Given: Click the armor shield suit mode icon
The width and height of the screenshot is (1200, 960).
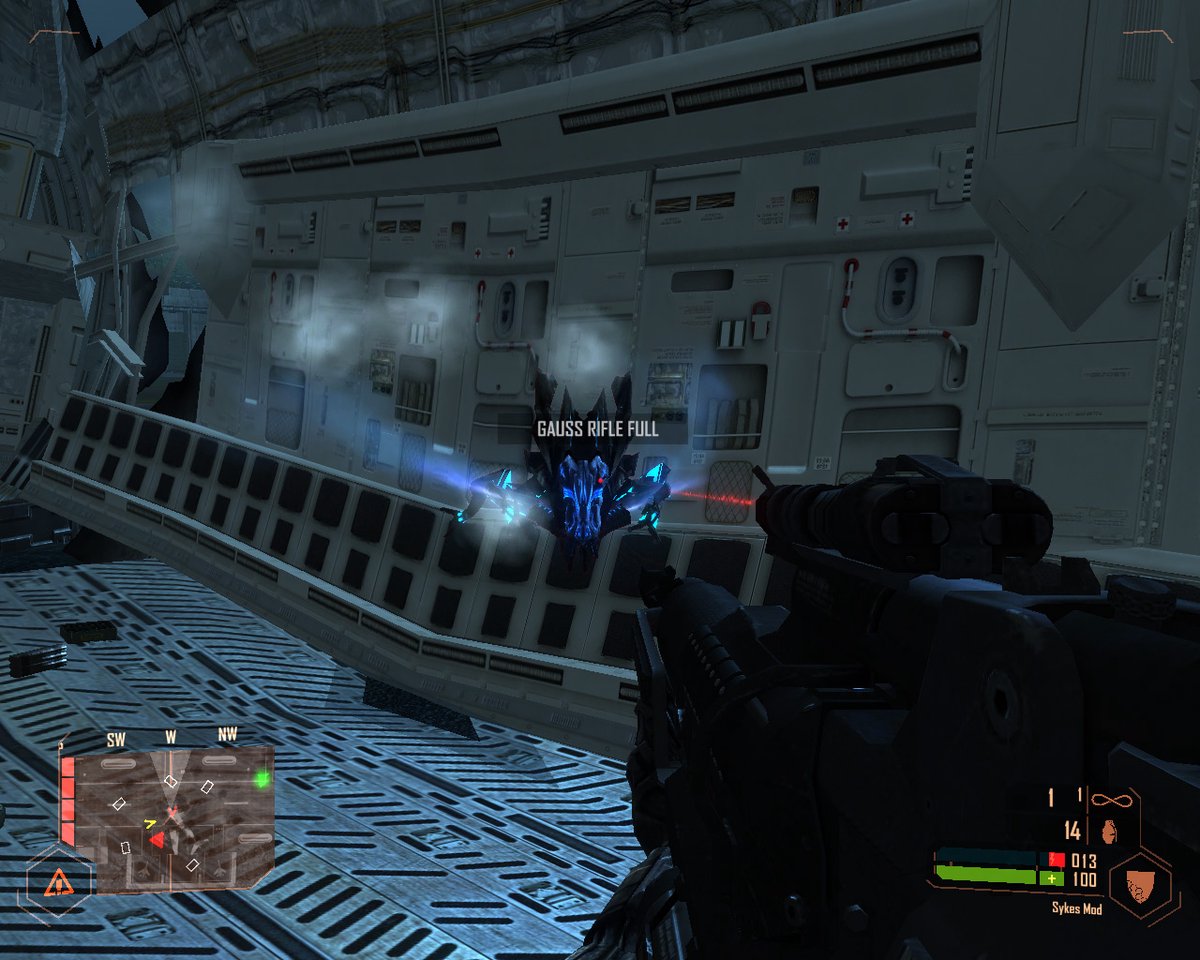Looking at the screenshot, I should point(1139,882).
